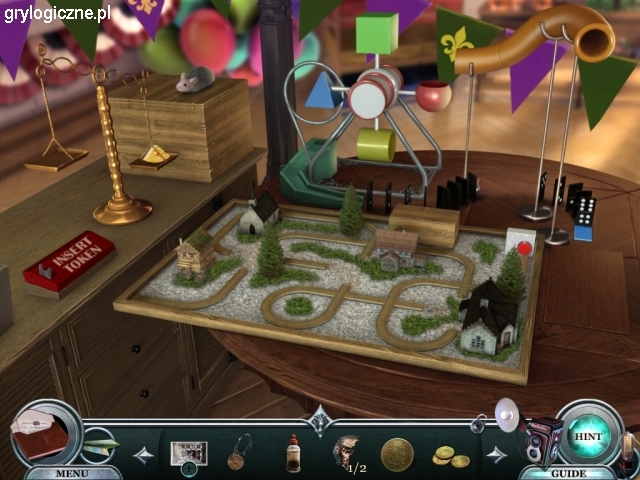640x480 pixels.
Task: Select the photograph inventory item
Action: [187, 453]
